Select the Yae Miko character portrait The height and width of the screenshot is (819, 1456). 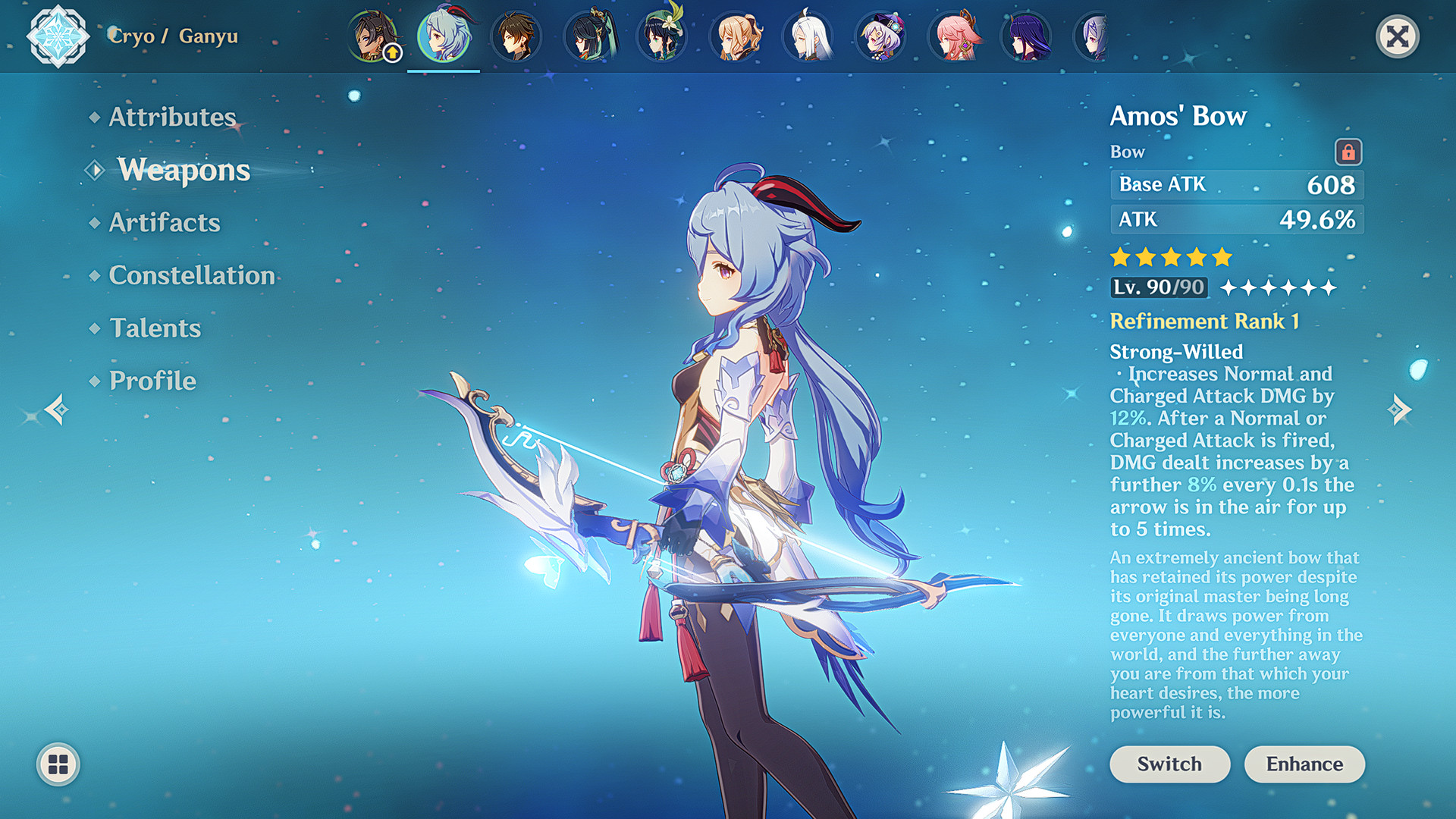point(954,36)
